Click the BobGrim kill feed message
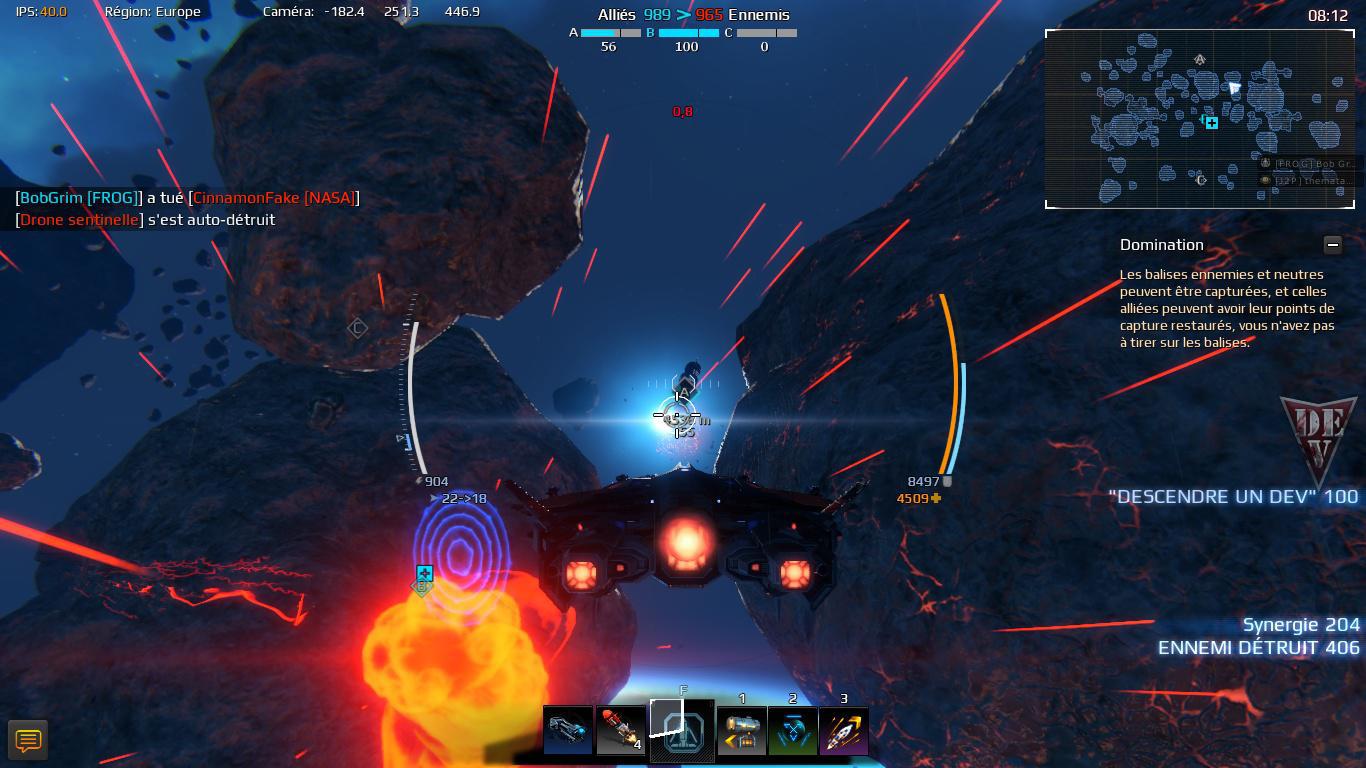 point(187,198)
